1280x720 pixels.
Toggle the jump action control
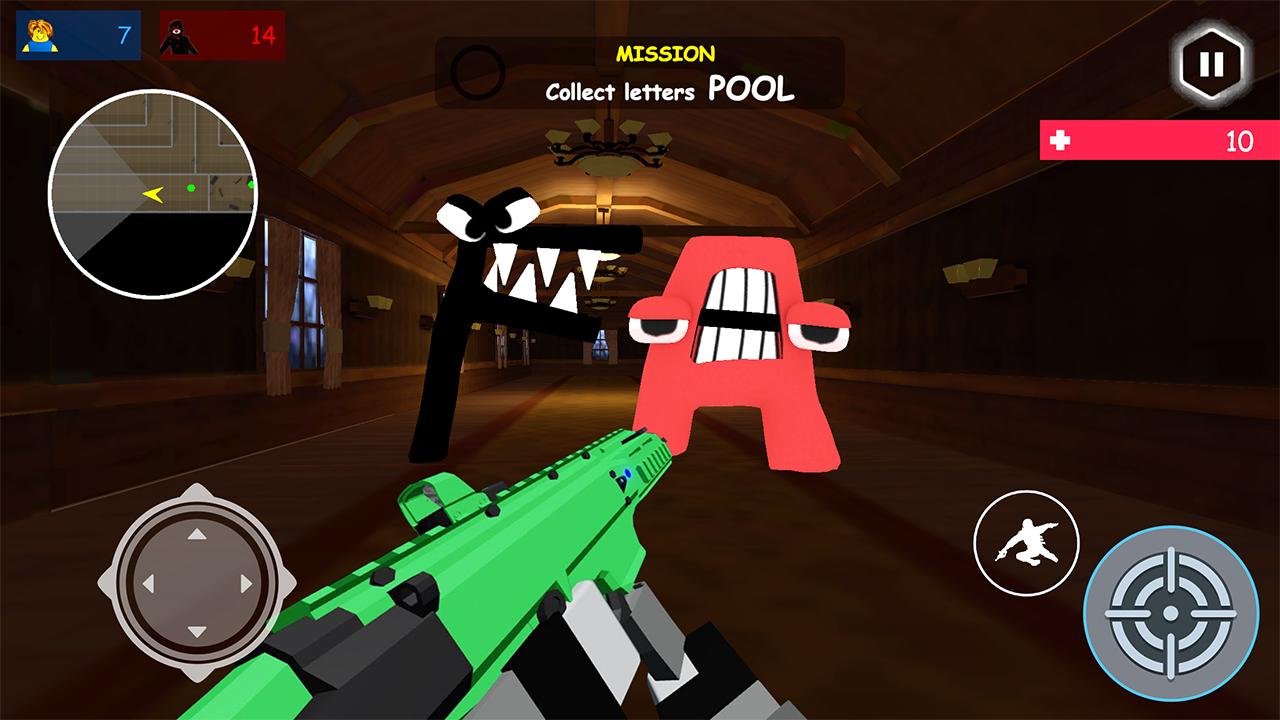(x=1025, y=541)
